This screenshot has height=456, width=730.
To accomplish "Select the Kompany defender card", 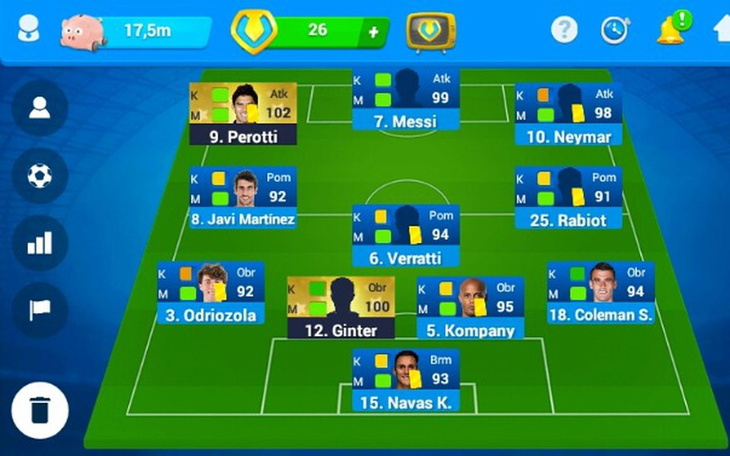I will (x=470, y=308).
